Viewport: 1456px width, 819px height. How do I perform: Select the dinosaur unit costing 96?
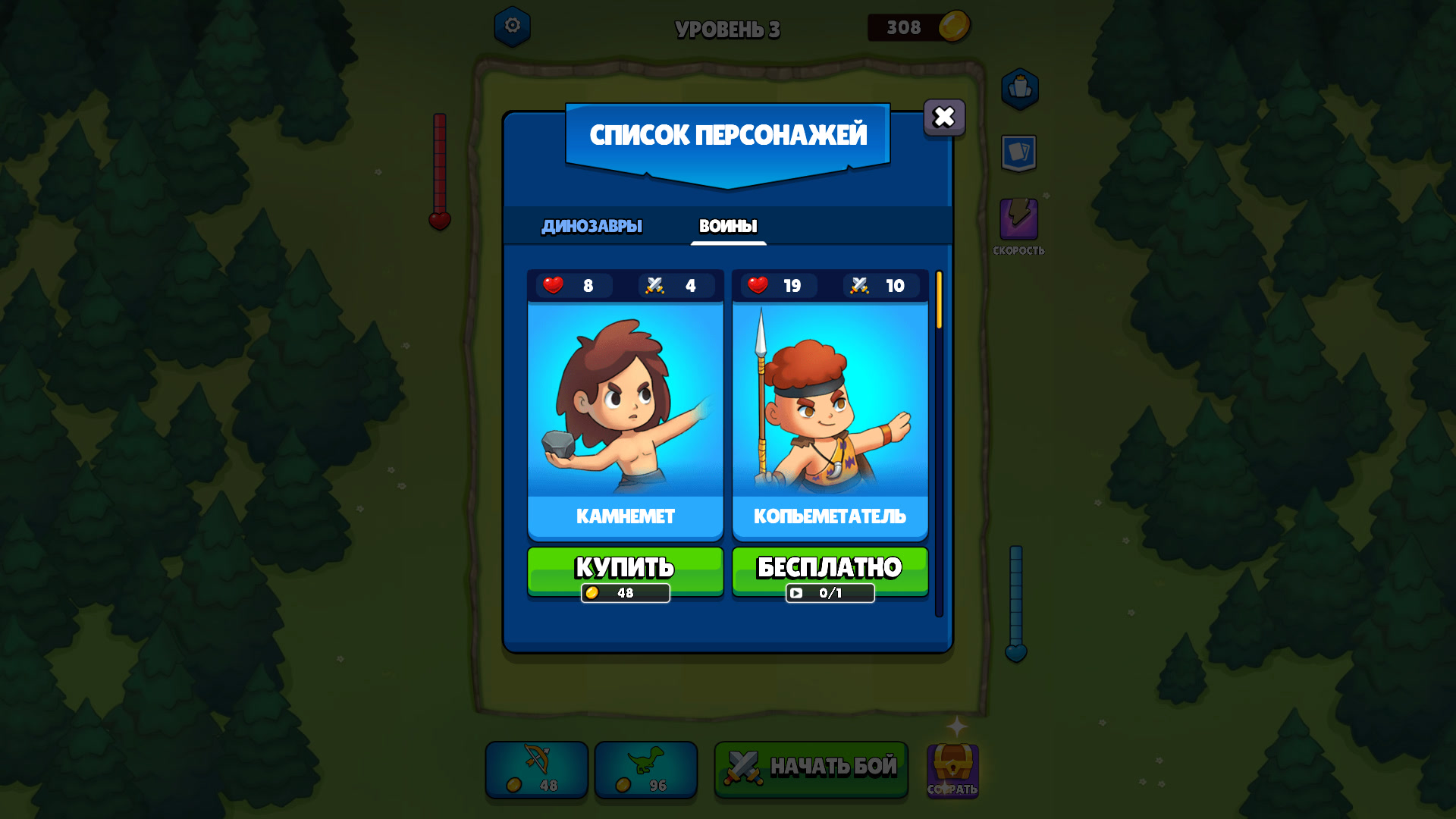(x=645, y=770)
